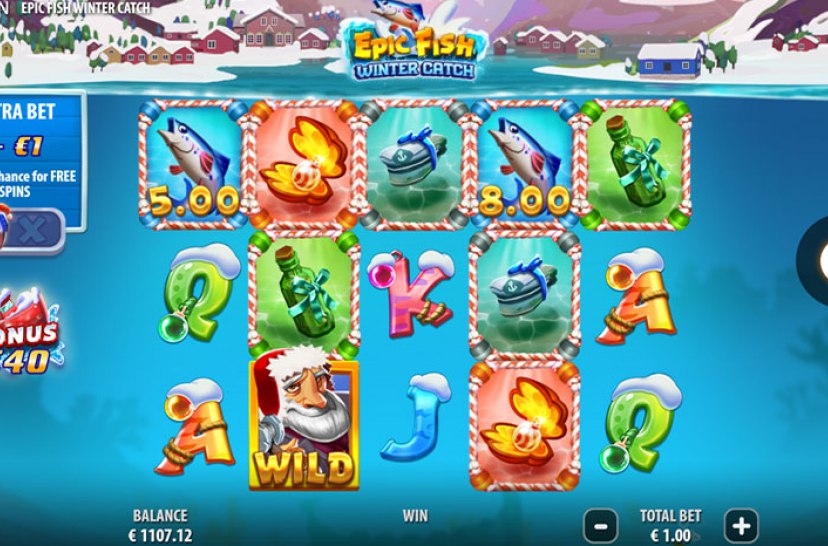Click the round spin button at screen edge

(x=814, y=261)
